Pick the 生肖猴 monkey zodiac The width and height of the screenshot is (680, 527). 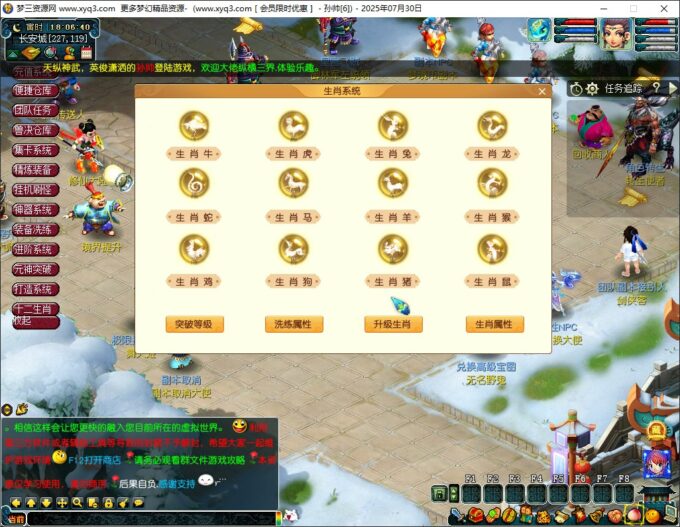[492, 184]
